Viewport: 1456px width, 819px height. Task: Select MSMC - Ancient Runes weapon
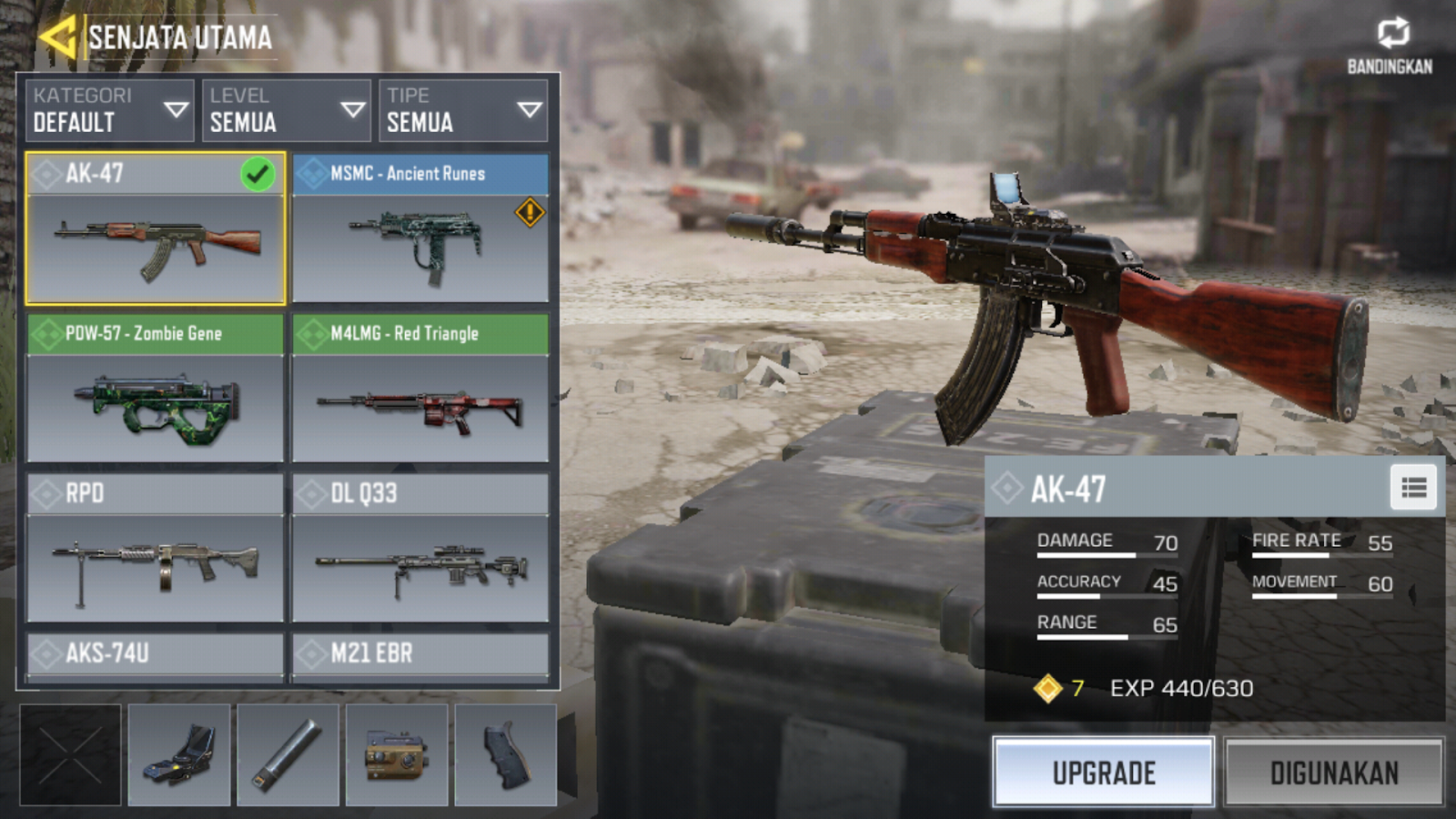420,228
